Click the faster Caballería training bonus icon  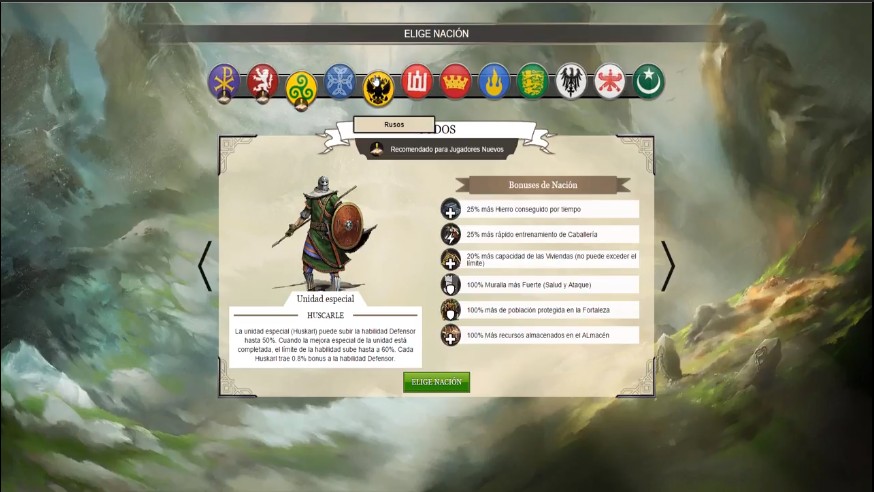[451, 234]
